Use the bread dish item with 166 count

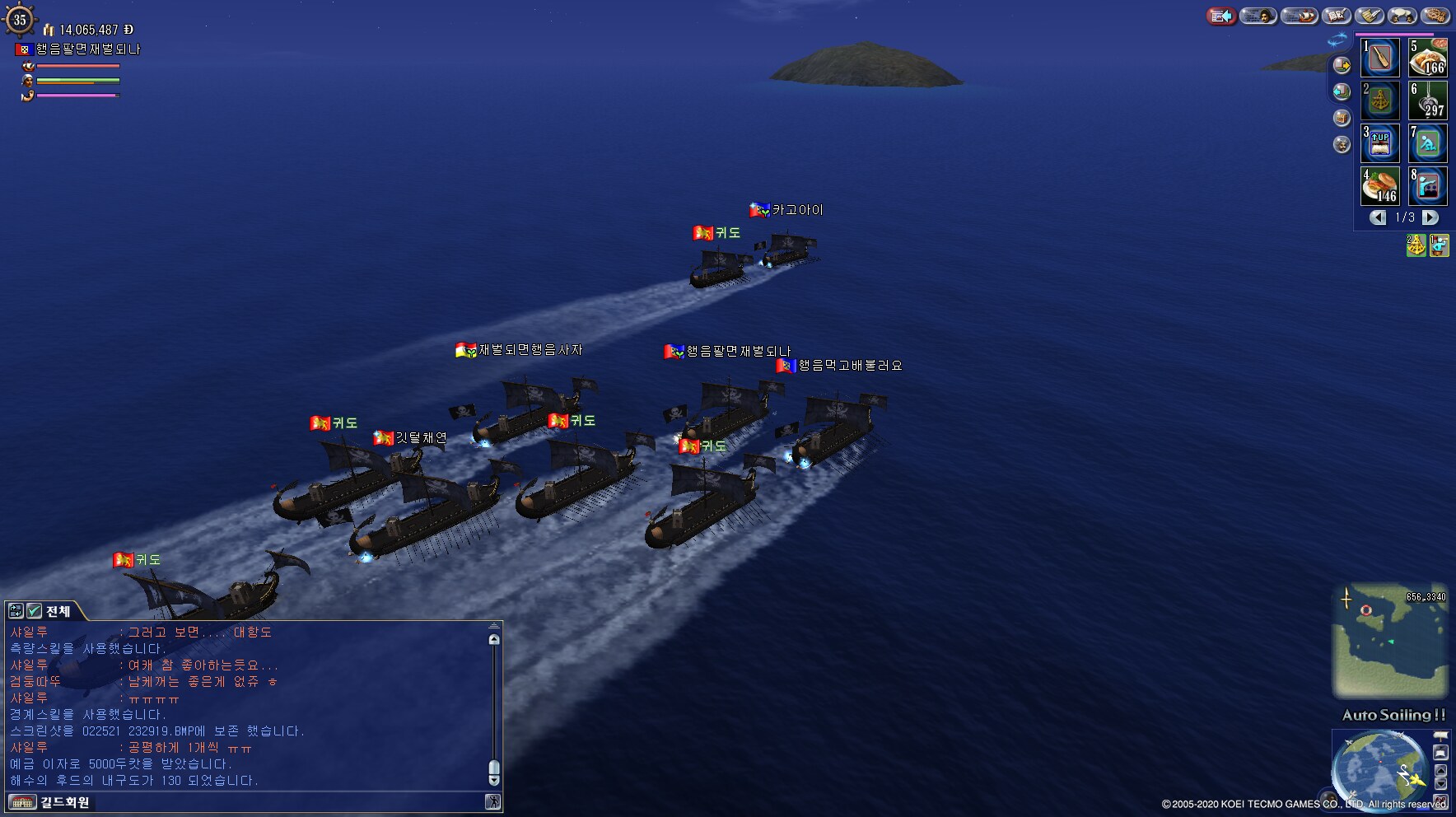pyautogui.click(x=1428, y=58)
